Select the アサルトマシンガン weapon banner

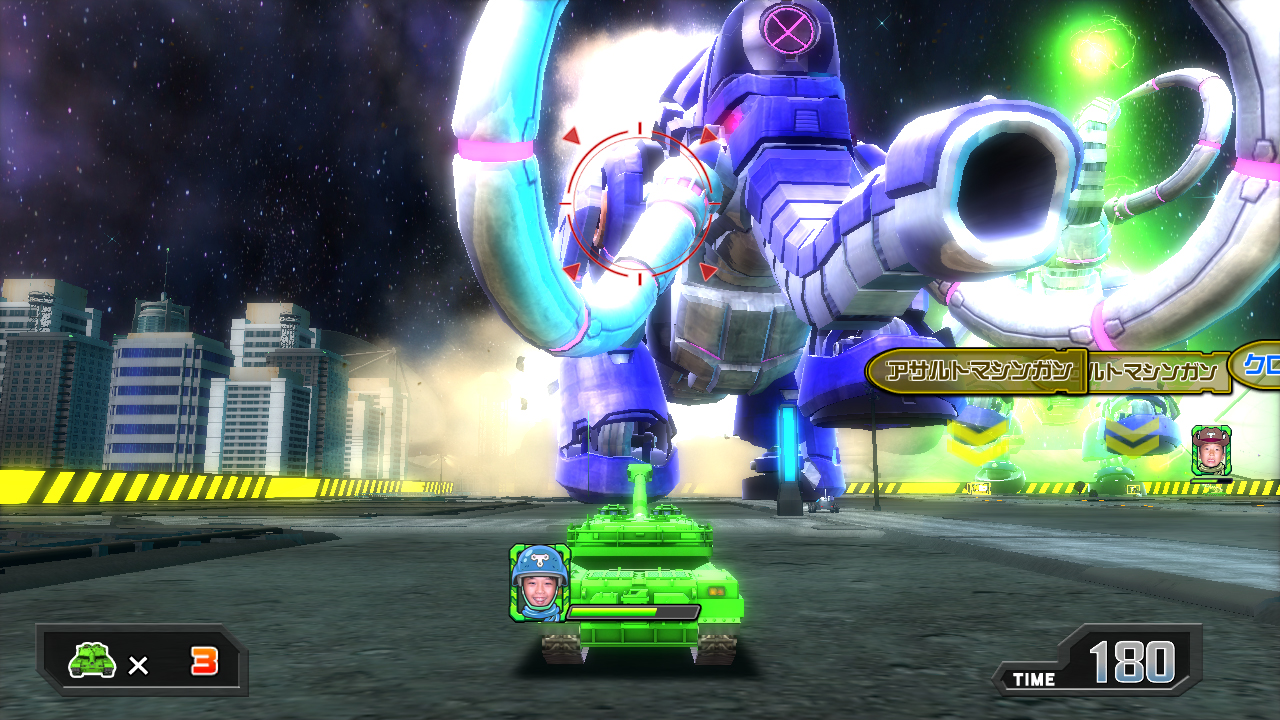point(977,373)
